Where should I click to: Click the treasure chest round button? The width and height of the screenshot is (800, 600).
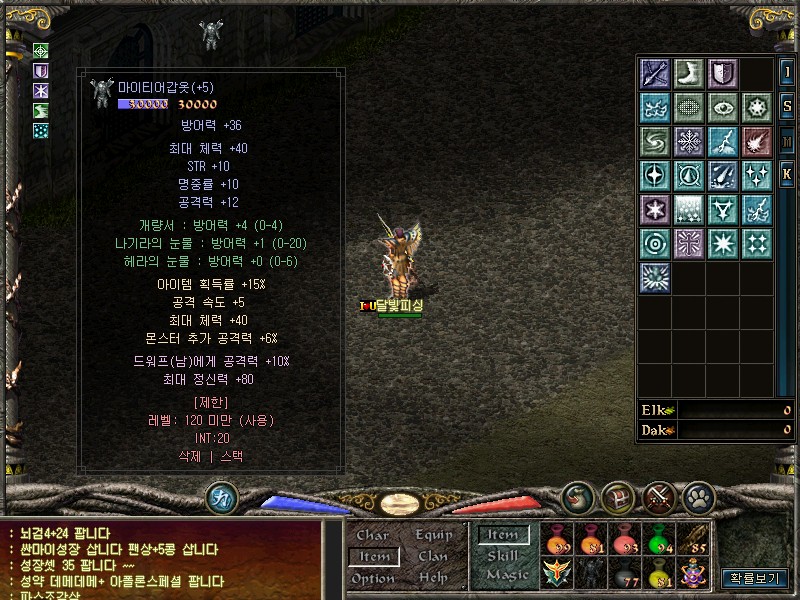tap(617, 496)
